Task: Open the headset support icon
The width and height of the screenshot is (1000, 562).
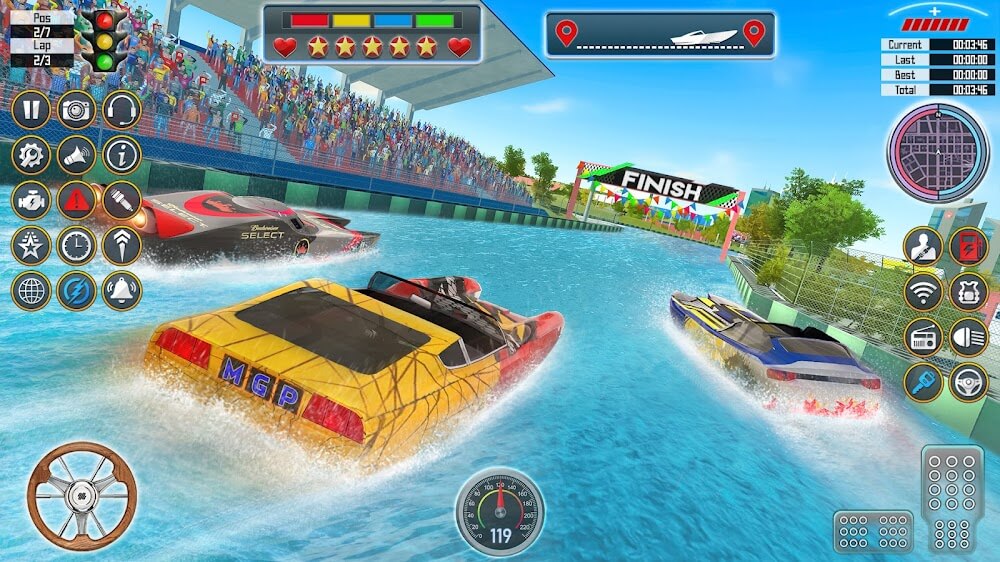Action: click(x=121, y=109)
